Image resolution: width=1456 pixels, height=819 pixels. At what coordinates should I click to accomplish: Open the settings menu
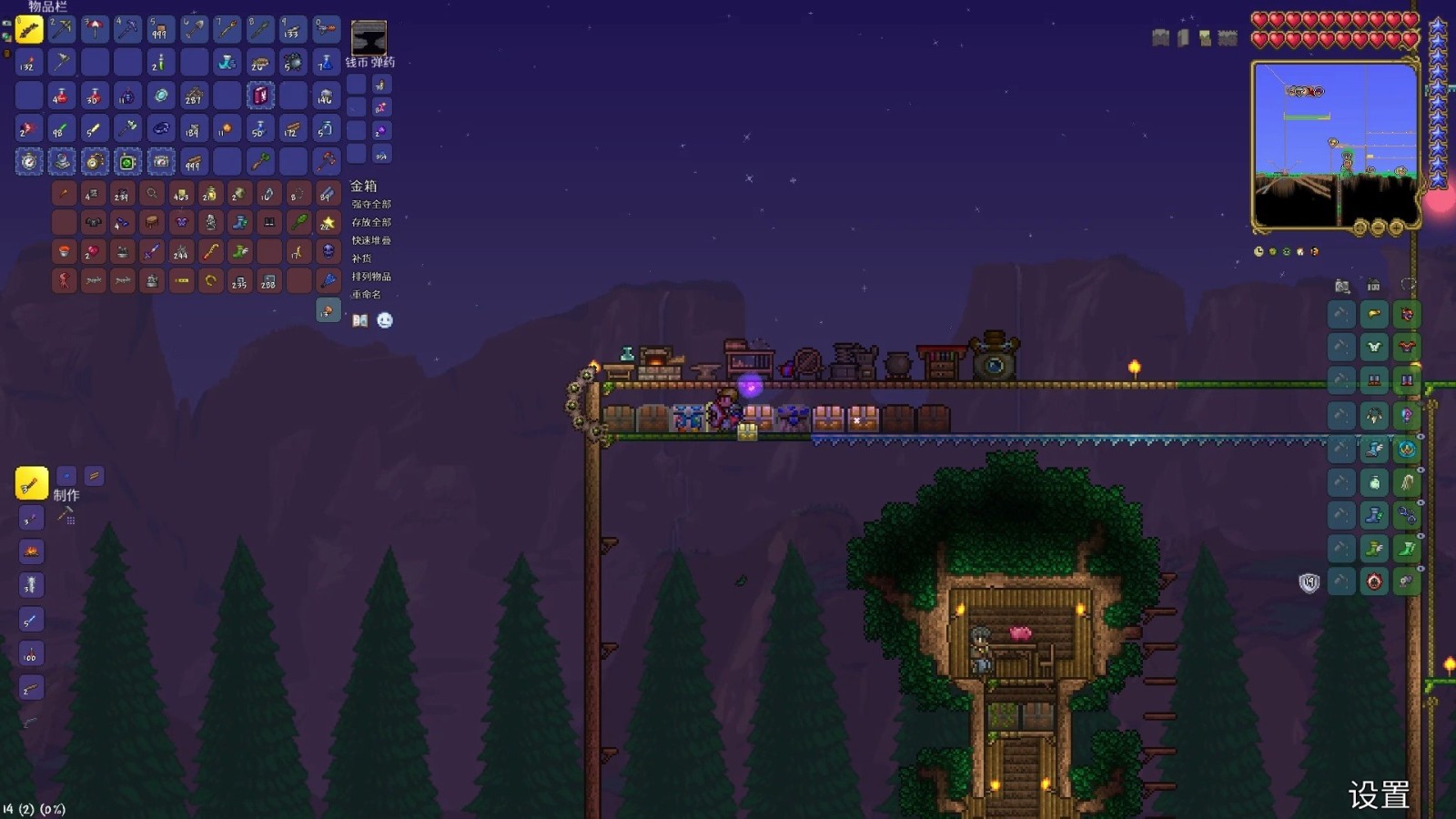point(1379,795)
